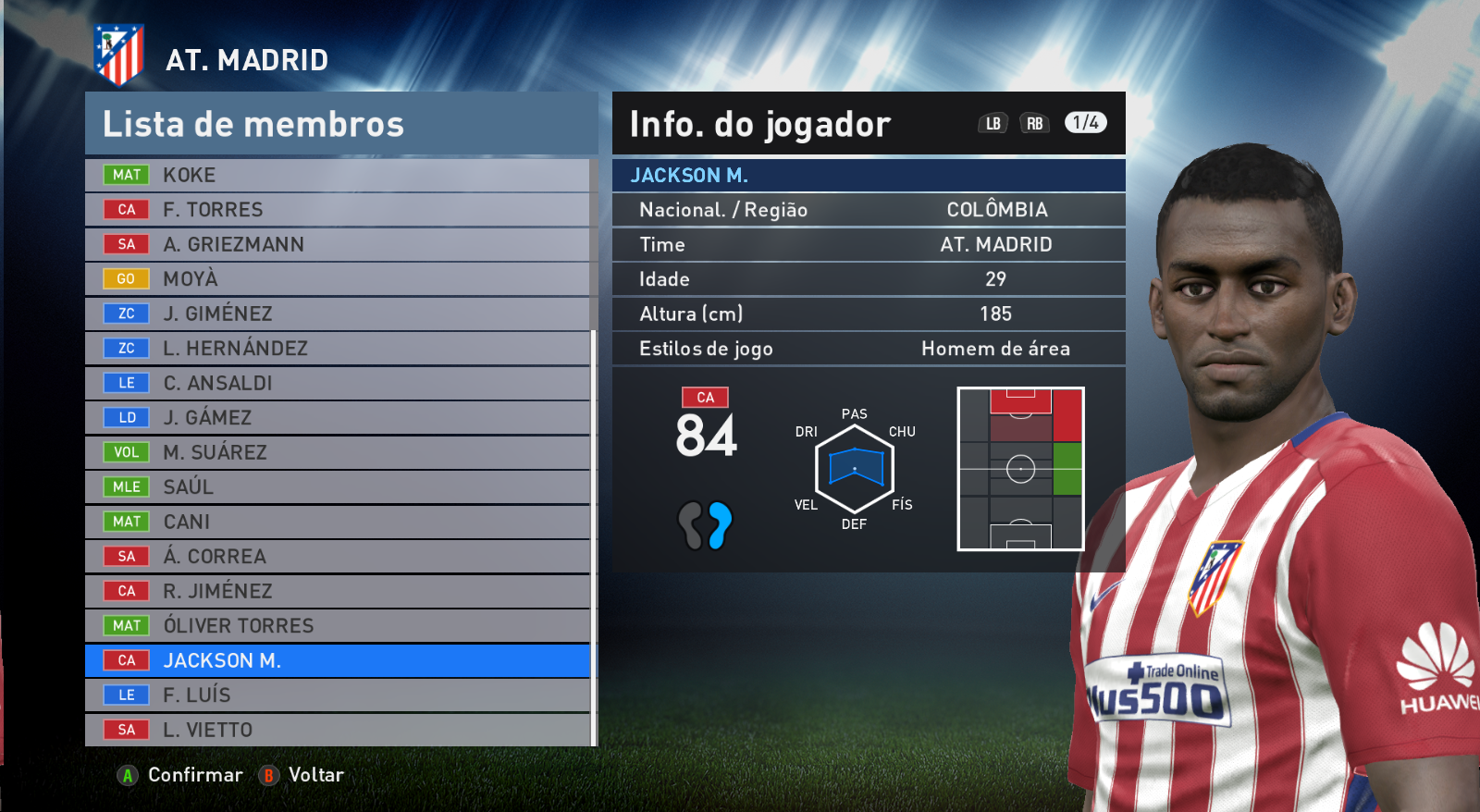
Task: Click the member list scrollbar
Action: click(594, 536)
